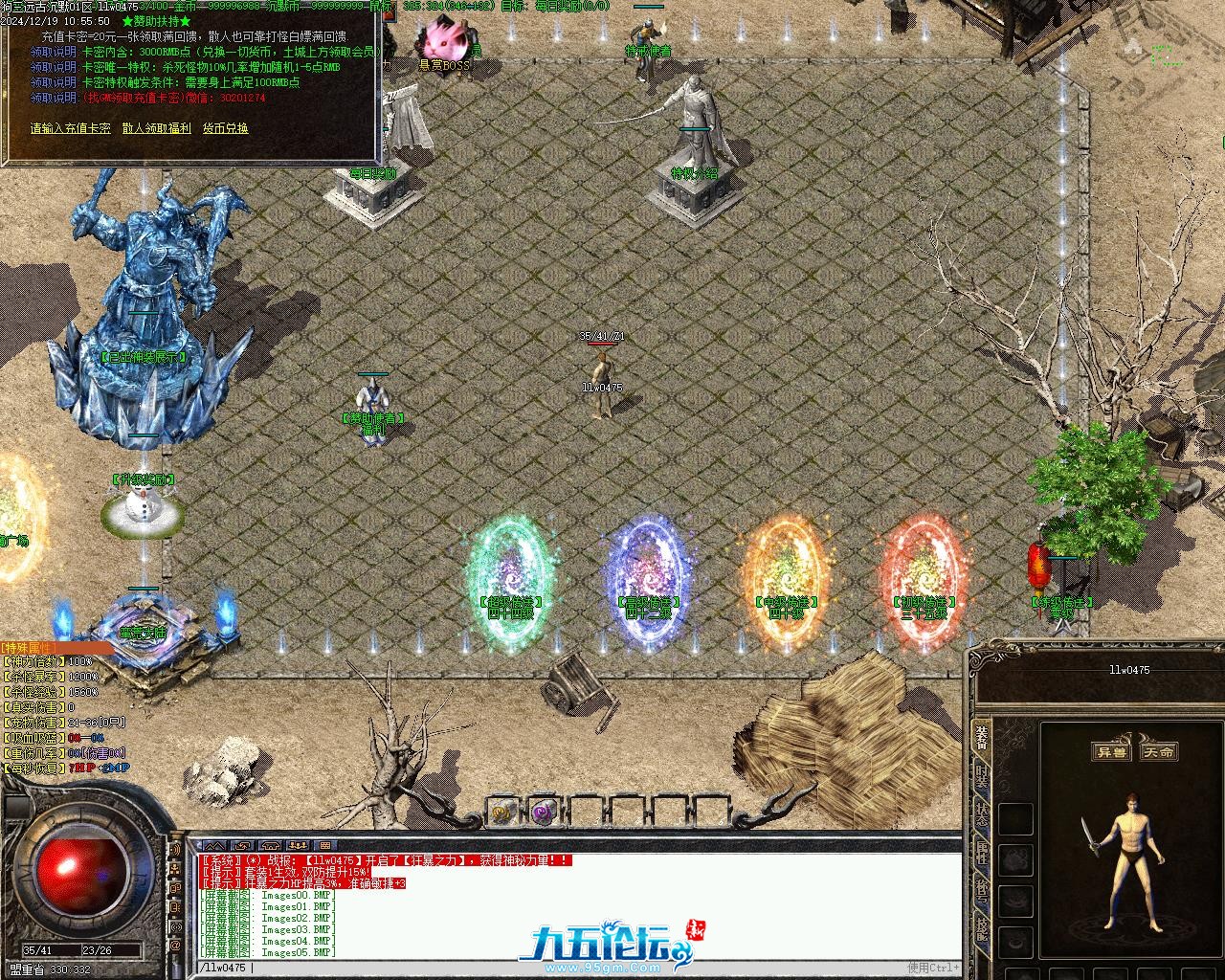Image resolution: width=1225 pixels, height=980 pixels.
Task: Open the 称号 titles tab
Action: click(x=982, y=890)
